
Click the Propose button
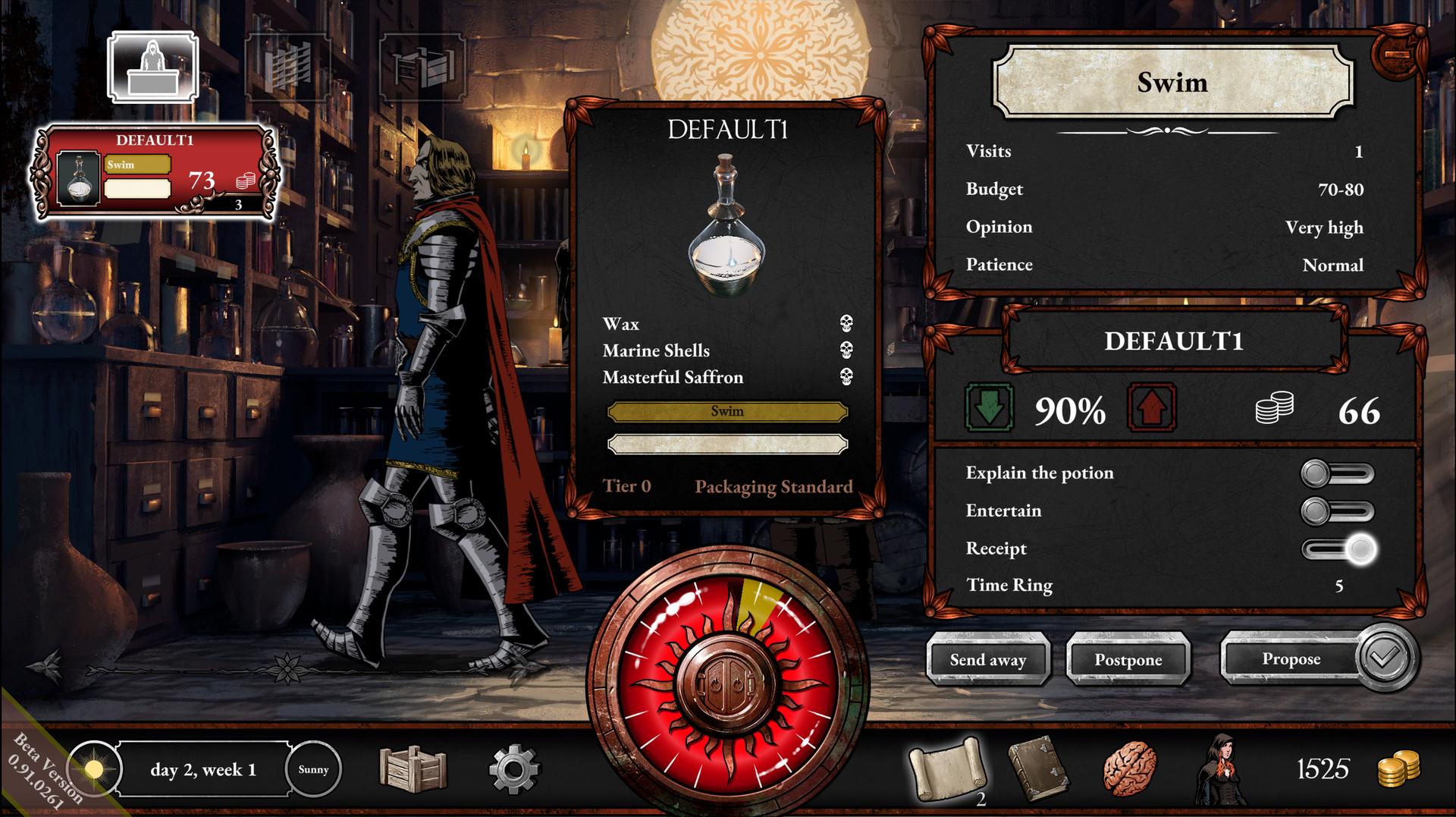click(1292, 660)
